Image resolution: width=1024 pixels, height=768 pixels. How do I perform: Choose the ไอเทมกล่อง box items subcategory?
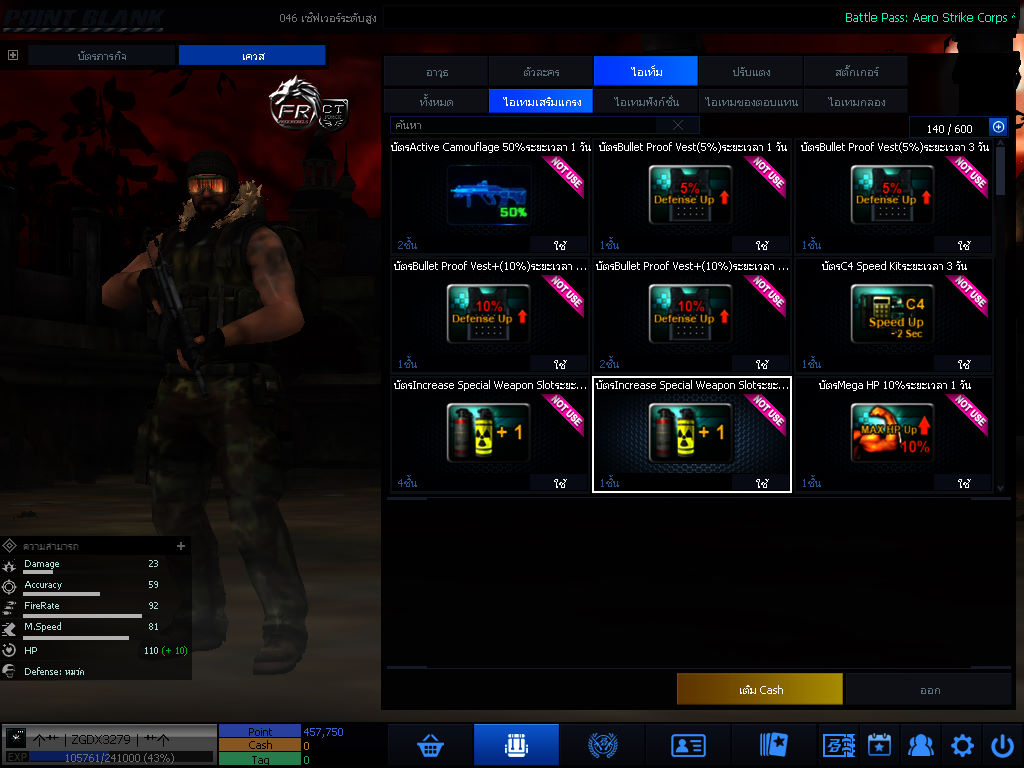point(855,102)
